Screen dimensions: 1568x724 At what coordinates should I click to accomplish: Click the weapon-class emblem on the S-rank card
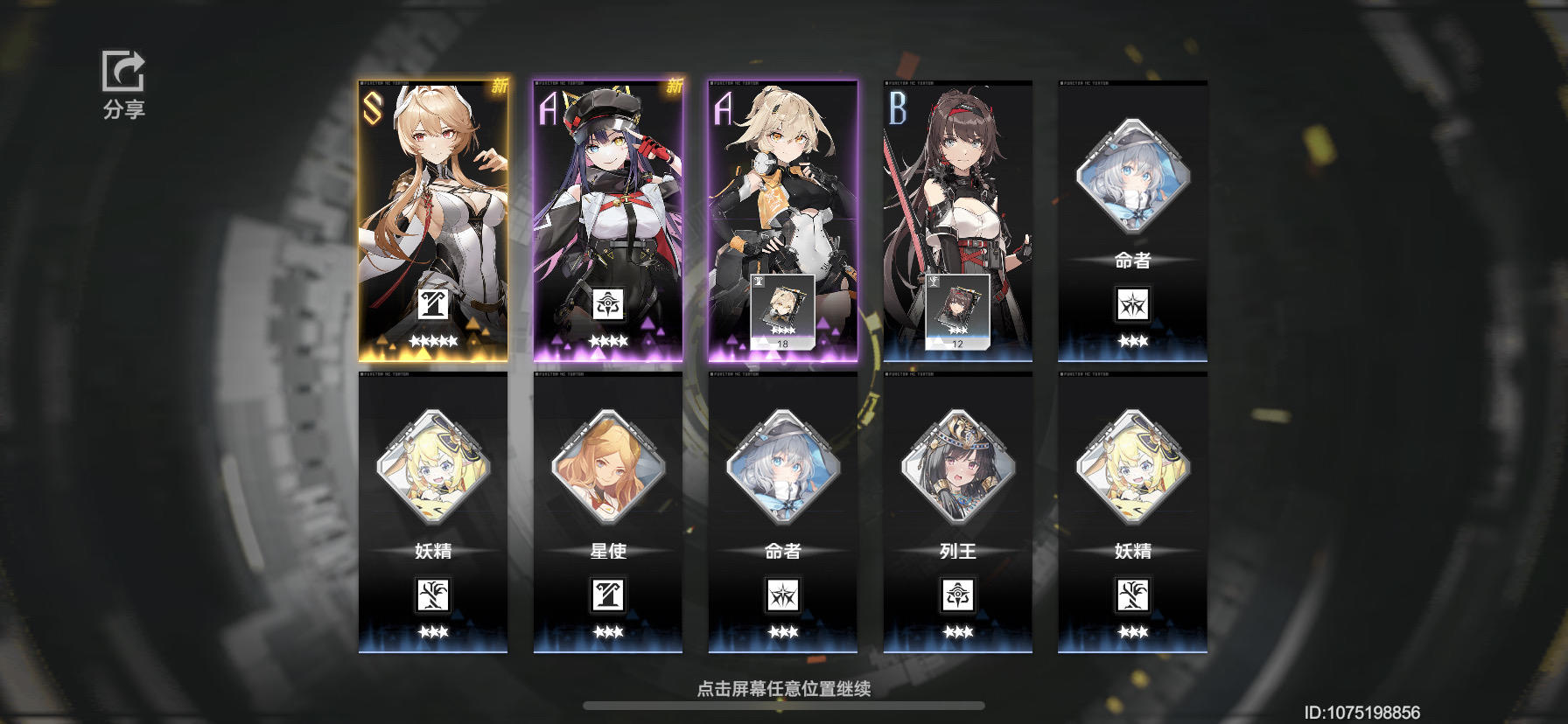(431, 303)
